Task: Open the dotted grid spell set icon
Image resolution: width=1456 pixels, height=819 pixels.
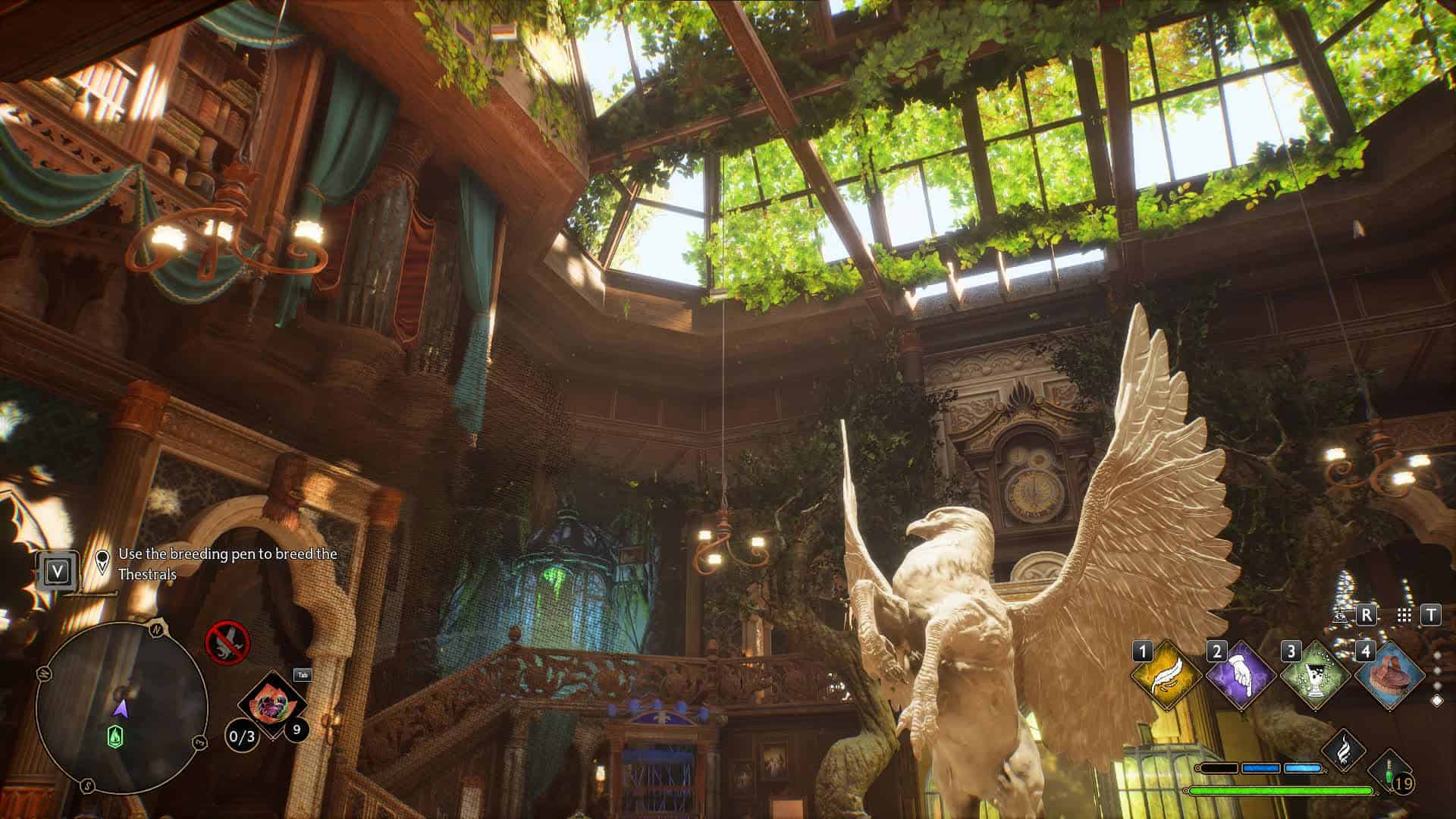Action: (1404, 615)
